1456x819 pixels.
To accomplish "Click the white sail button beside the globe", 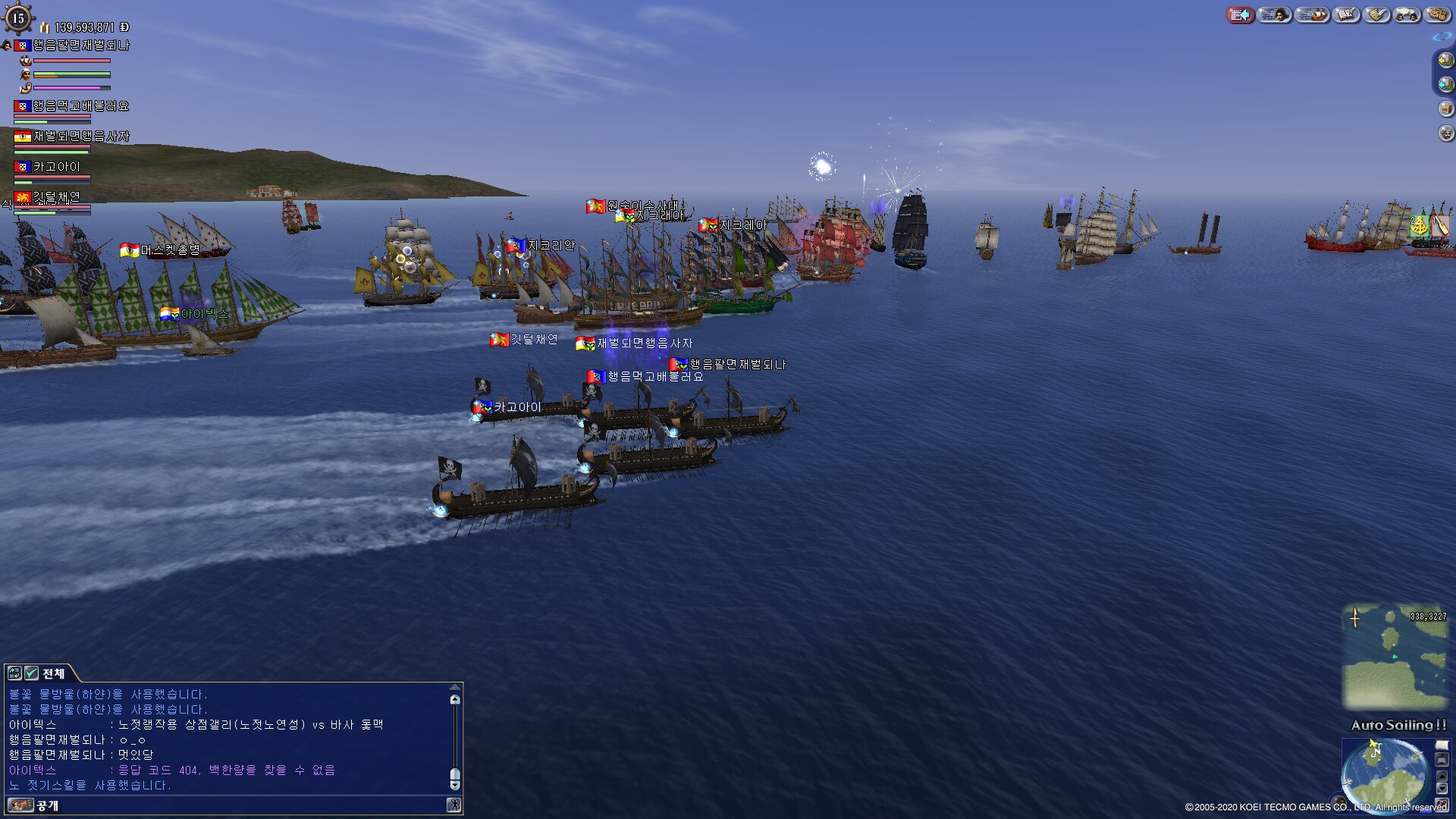I will coord(1442,746).
